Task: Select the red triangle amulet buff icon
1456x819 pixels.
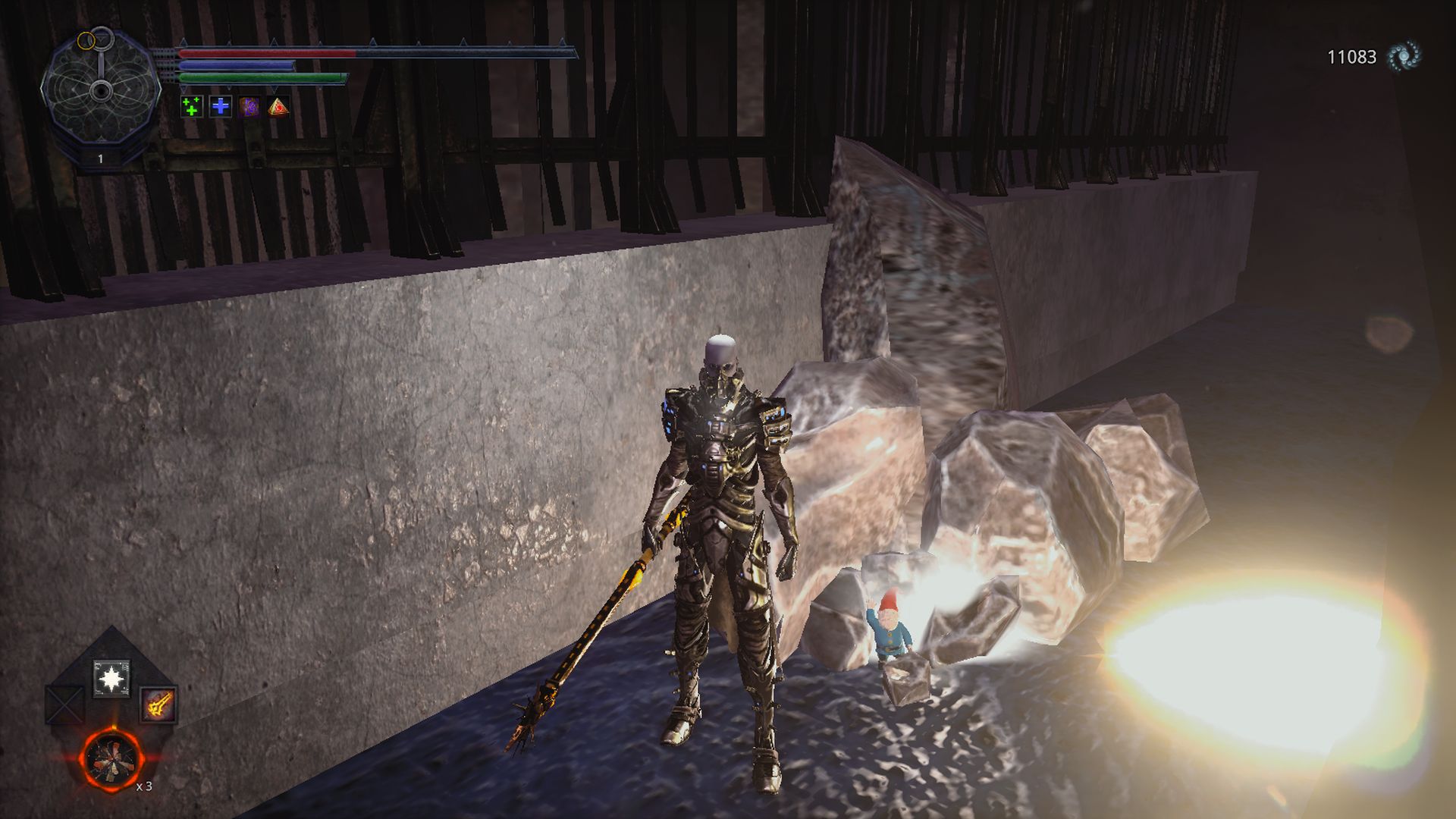Action: coord(279,107)
